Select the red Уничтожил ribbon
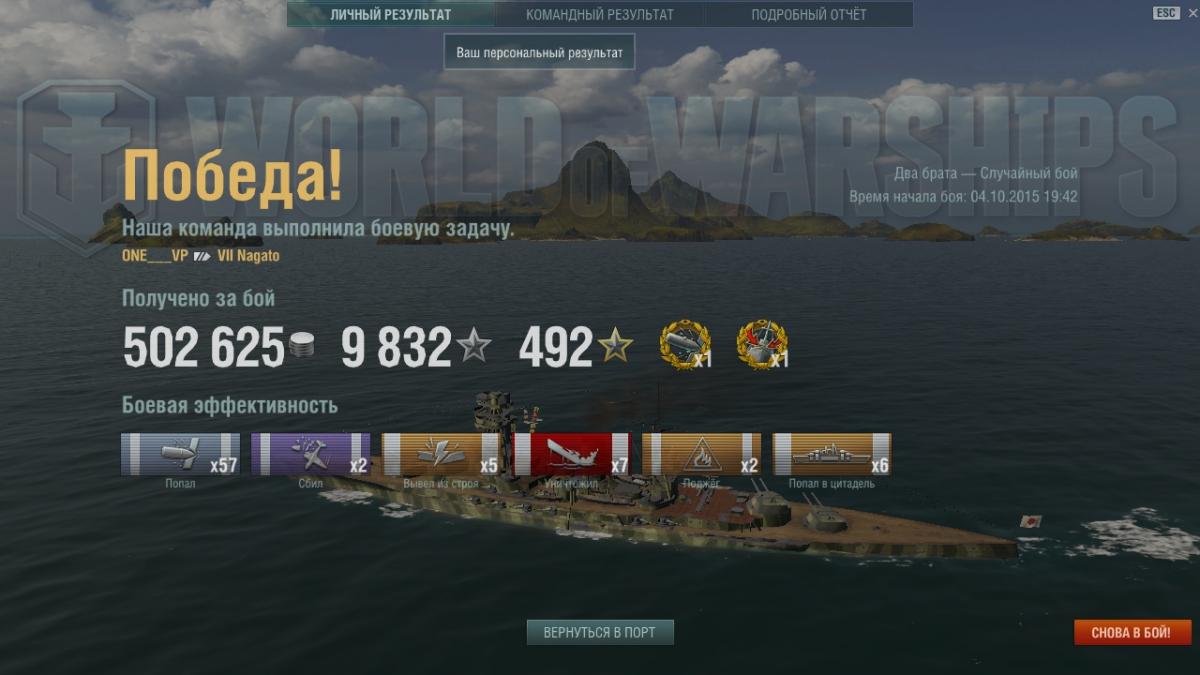This screenshot has width=1200, height=675. click(x=572, y=454)
